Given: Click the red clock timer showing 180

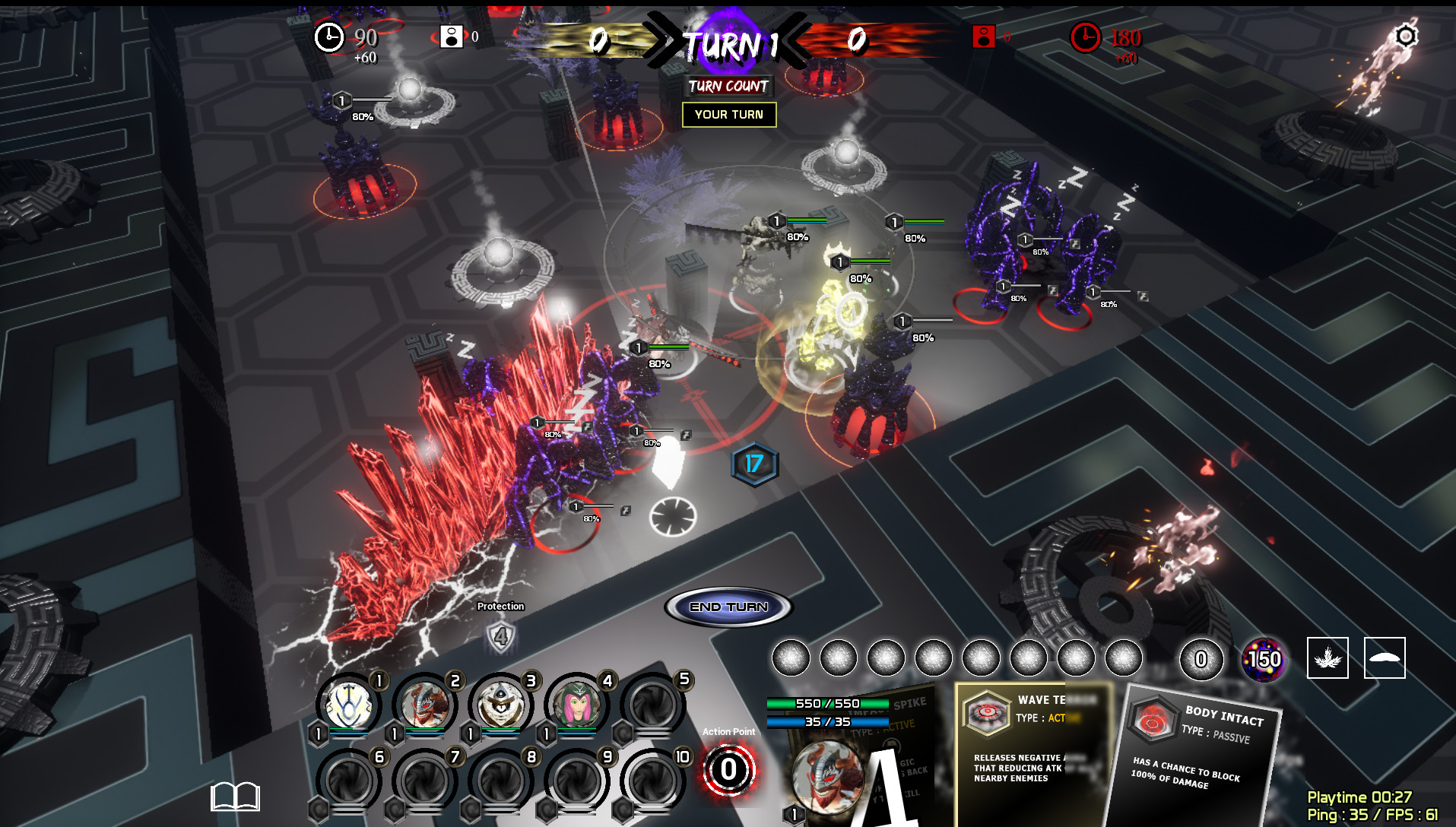Looking at the screenshot, I should point(1086,36).
